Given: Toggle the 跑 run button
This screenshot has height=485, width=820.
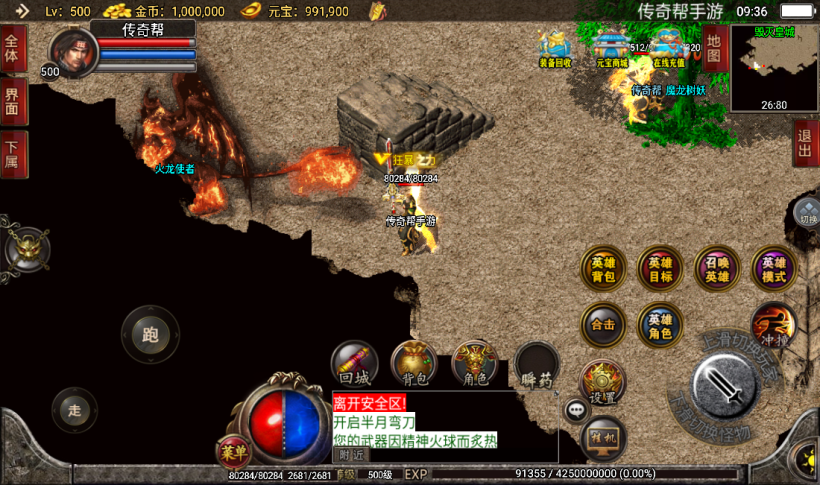Looking at the screenshot, I should 150,335.
